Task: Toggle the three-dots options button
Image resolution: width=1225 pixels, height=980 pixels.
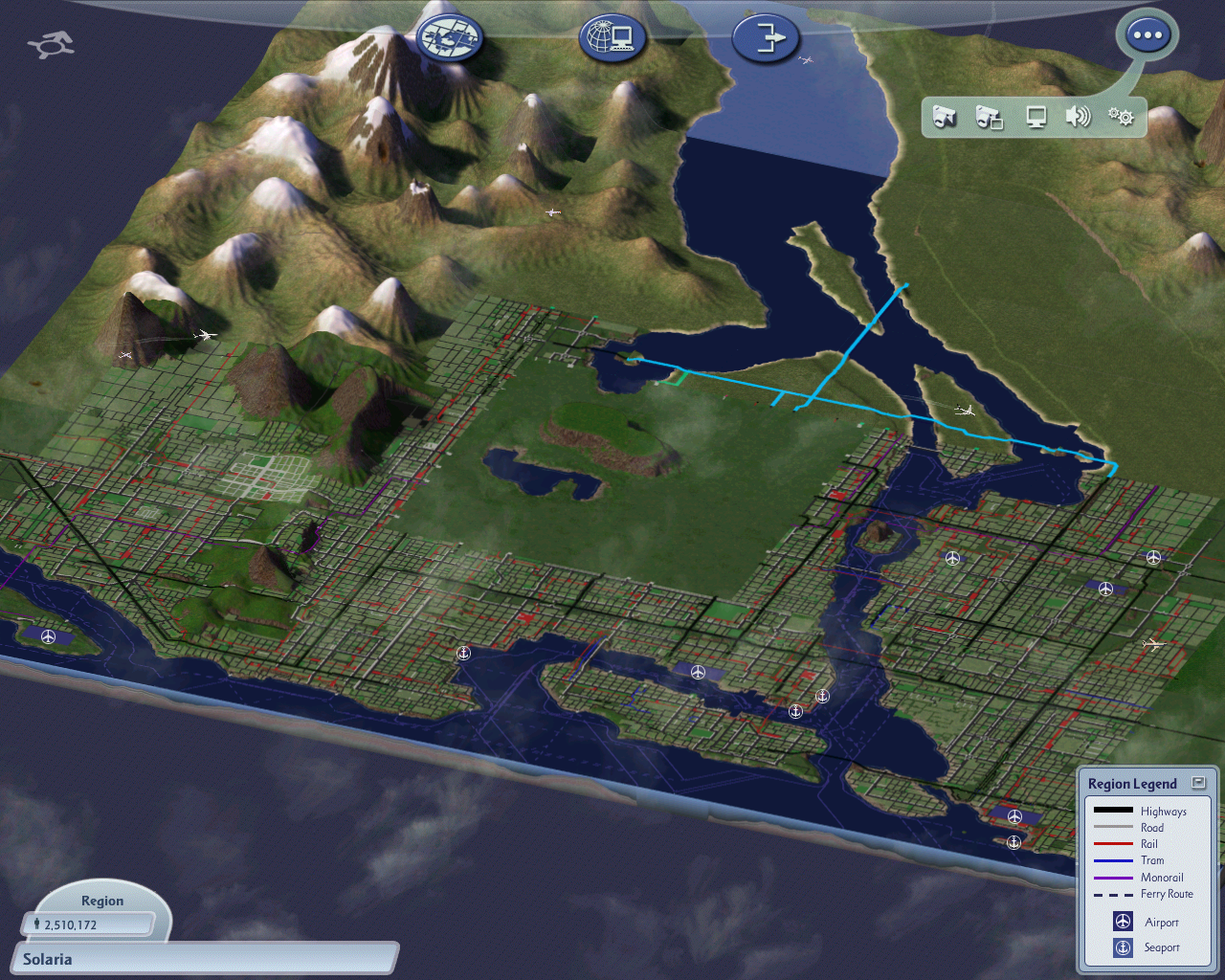Action: point(1147,36)
